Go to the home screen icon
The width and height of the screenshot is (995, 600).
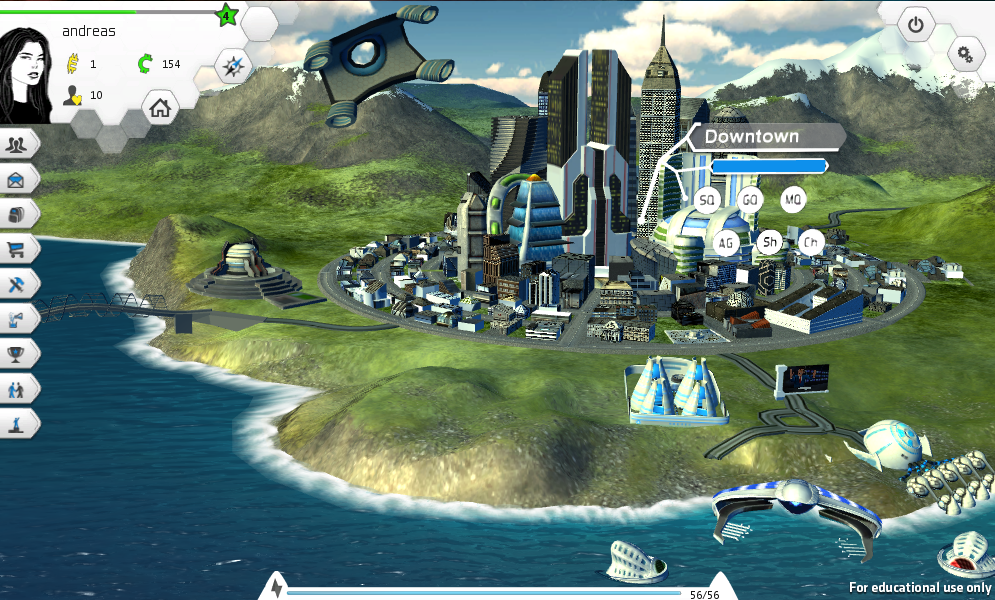pos(160,107)
